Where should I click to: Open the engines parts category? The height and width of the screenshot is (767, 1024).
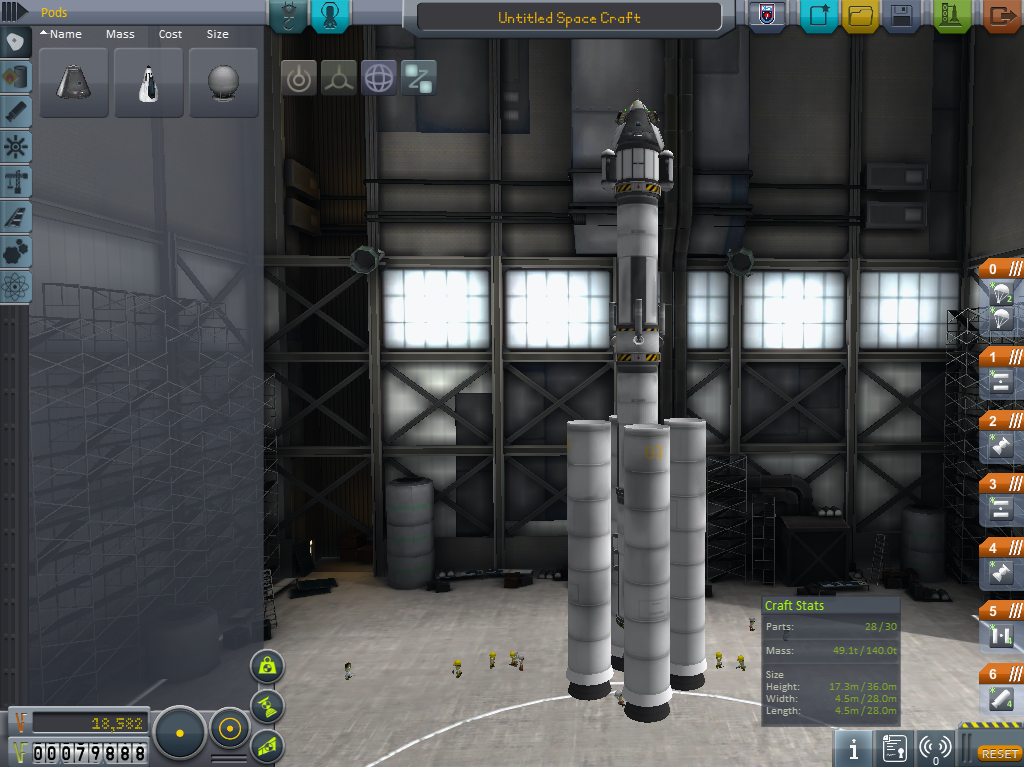[16, 112]
